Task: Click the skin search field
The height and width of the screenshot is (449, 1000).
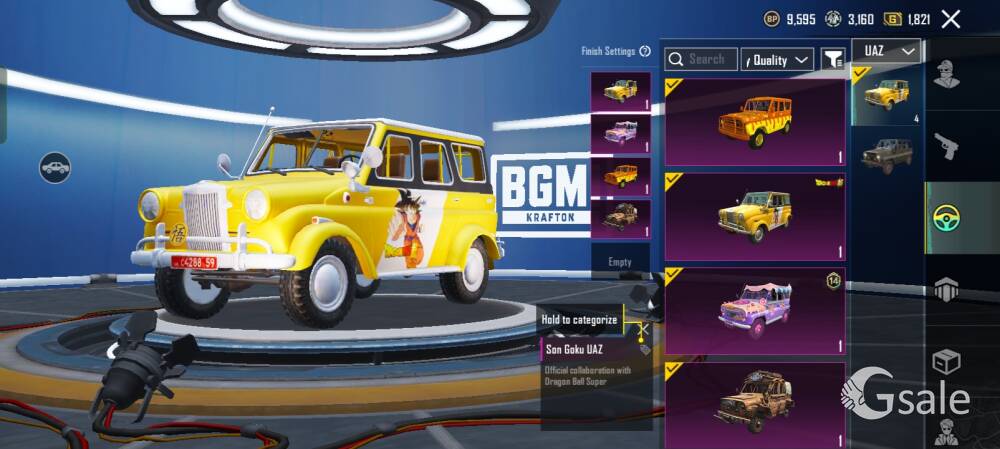Action: (x=702, y=59)
